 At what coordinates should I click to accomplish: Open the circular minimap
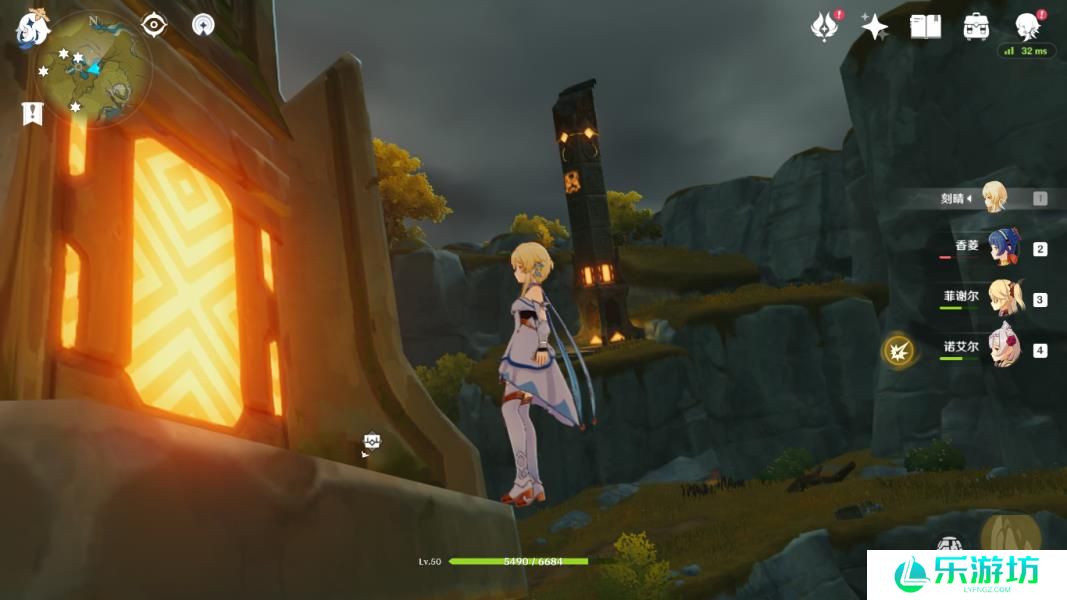click(x=97, y=68)
